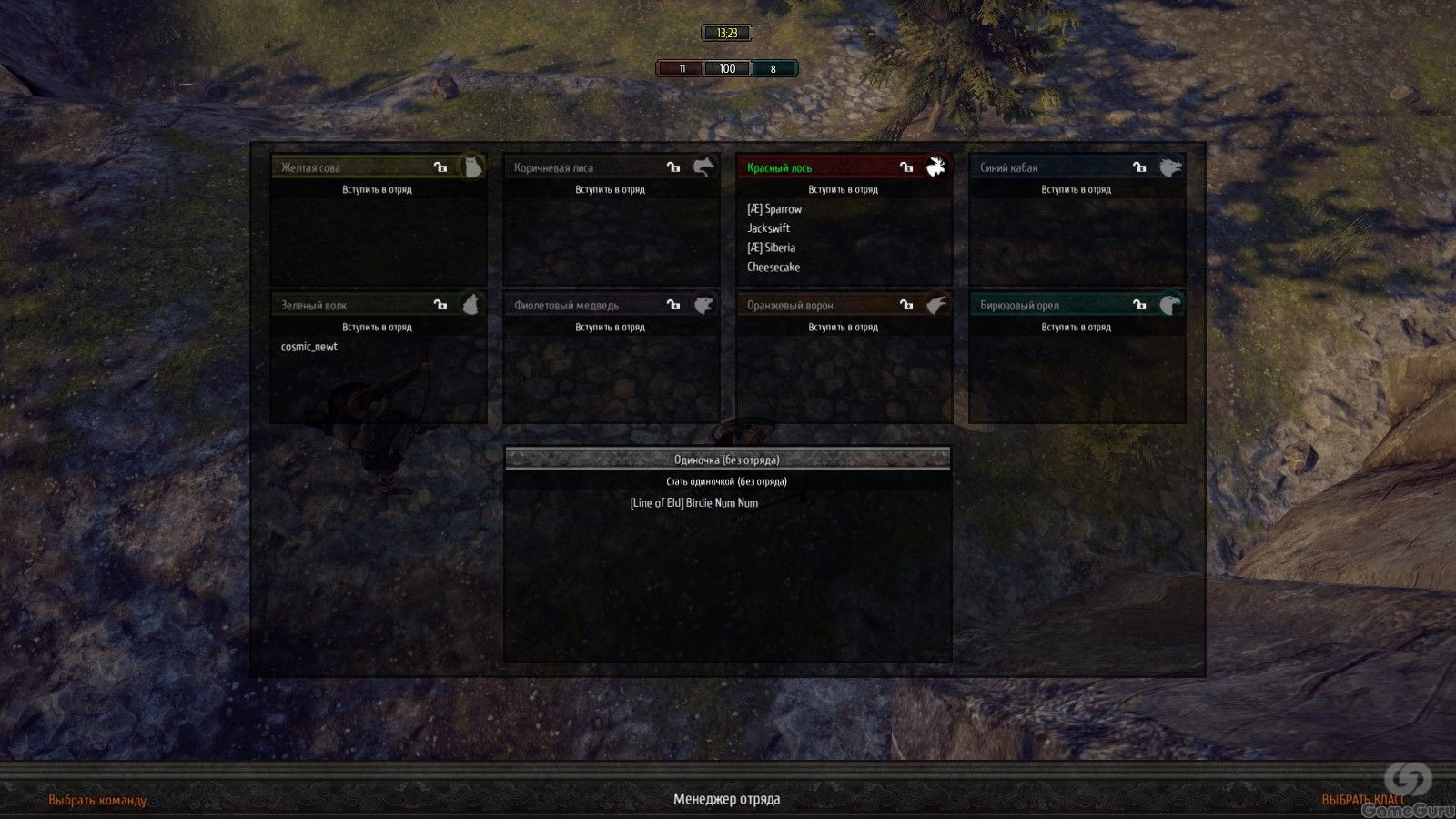The height and width of the screenshot is (819, 1456).
Task: Select [Line of Eld] Birdie Num Num
Action: coord(693,502)
